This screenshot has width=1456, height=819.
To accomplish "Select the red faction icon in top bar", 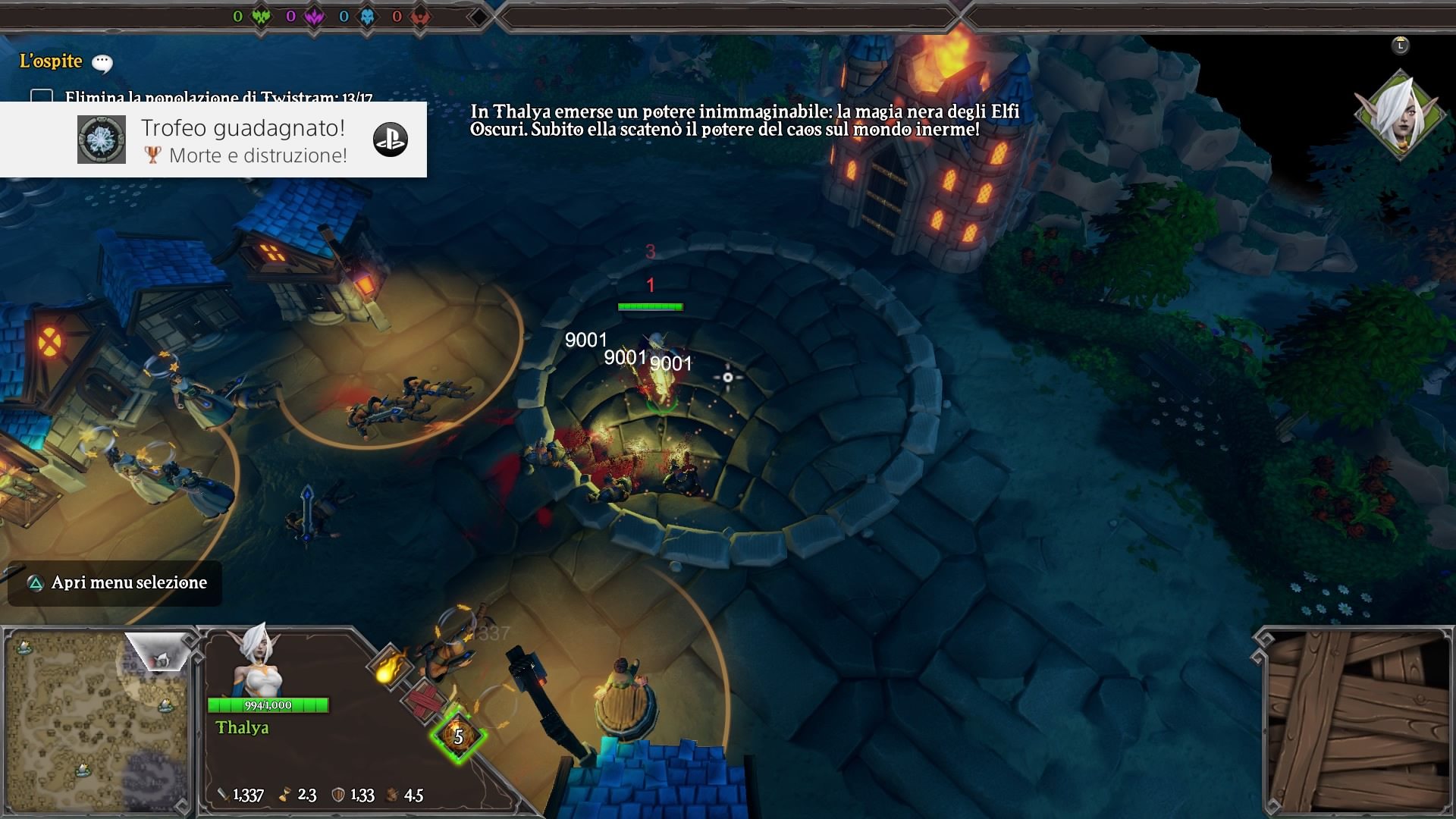I will 420,16.
